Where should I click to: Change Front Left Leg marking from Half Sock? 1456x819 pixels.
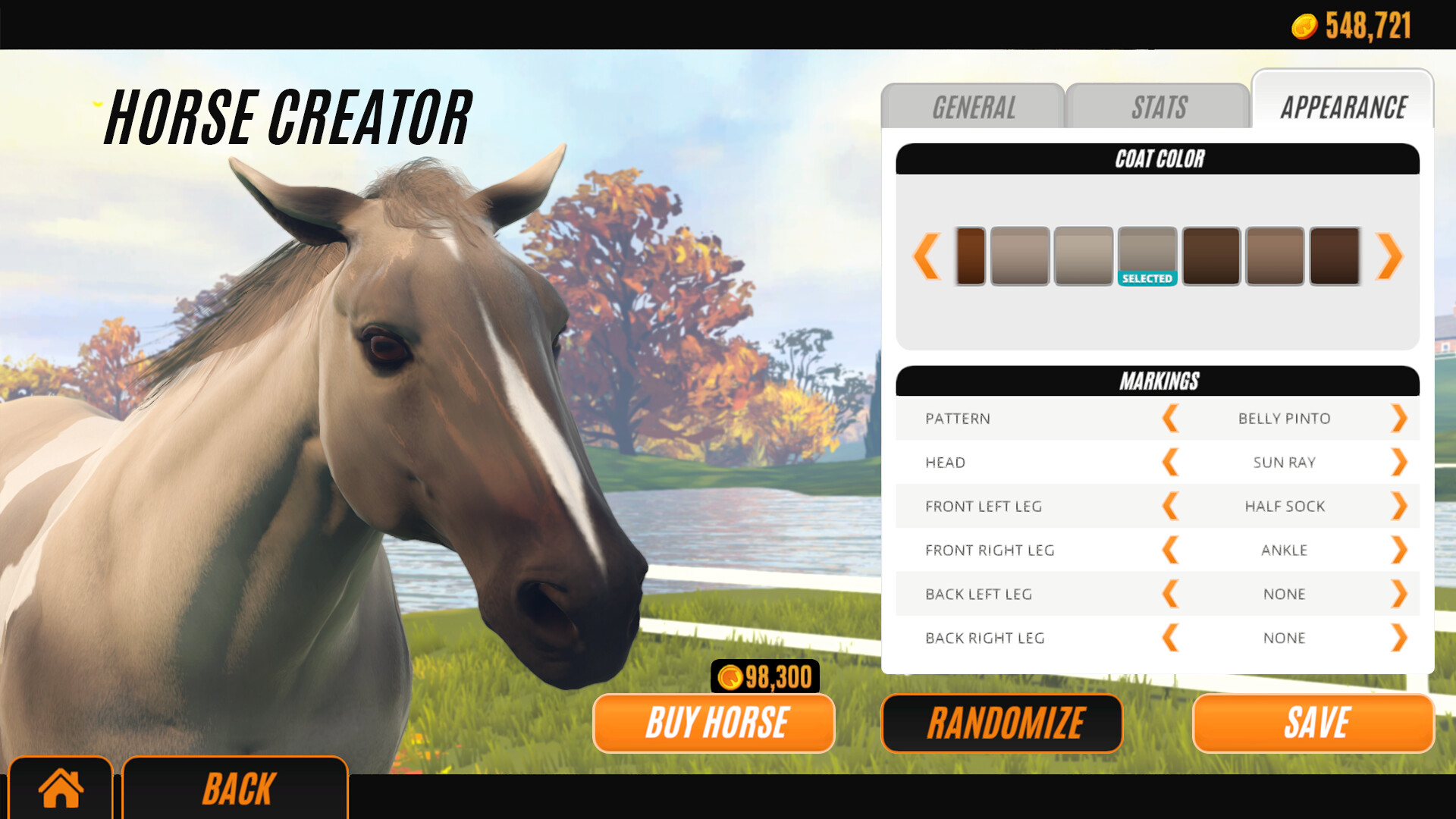pos(1399,506)
